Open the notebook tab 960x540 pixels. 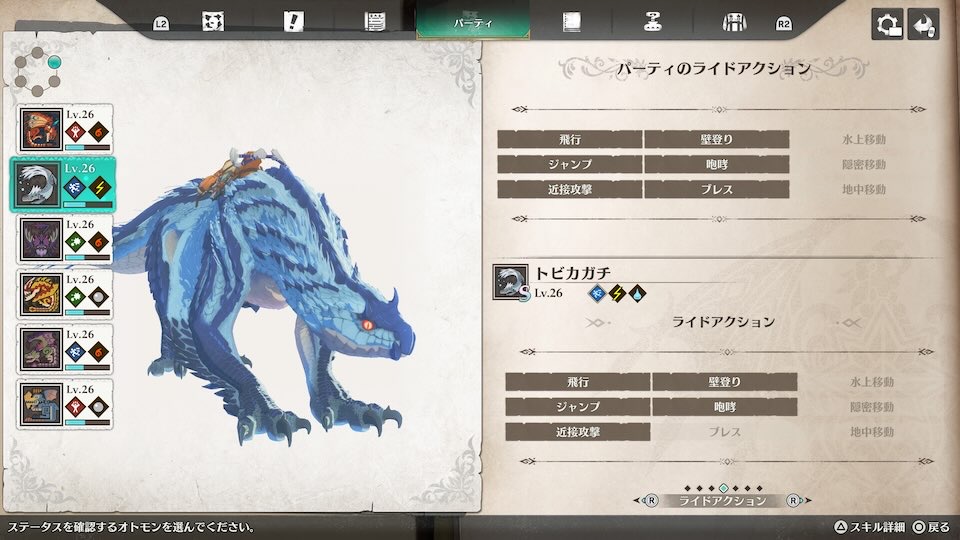click(572, 21)
